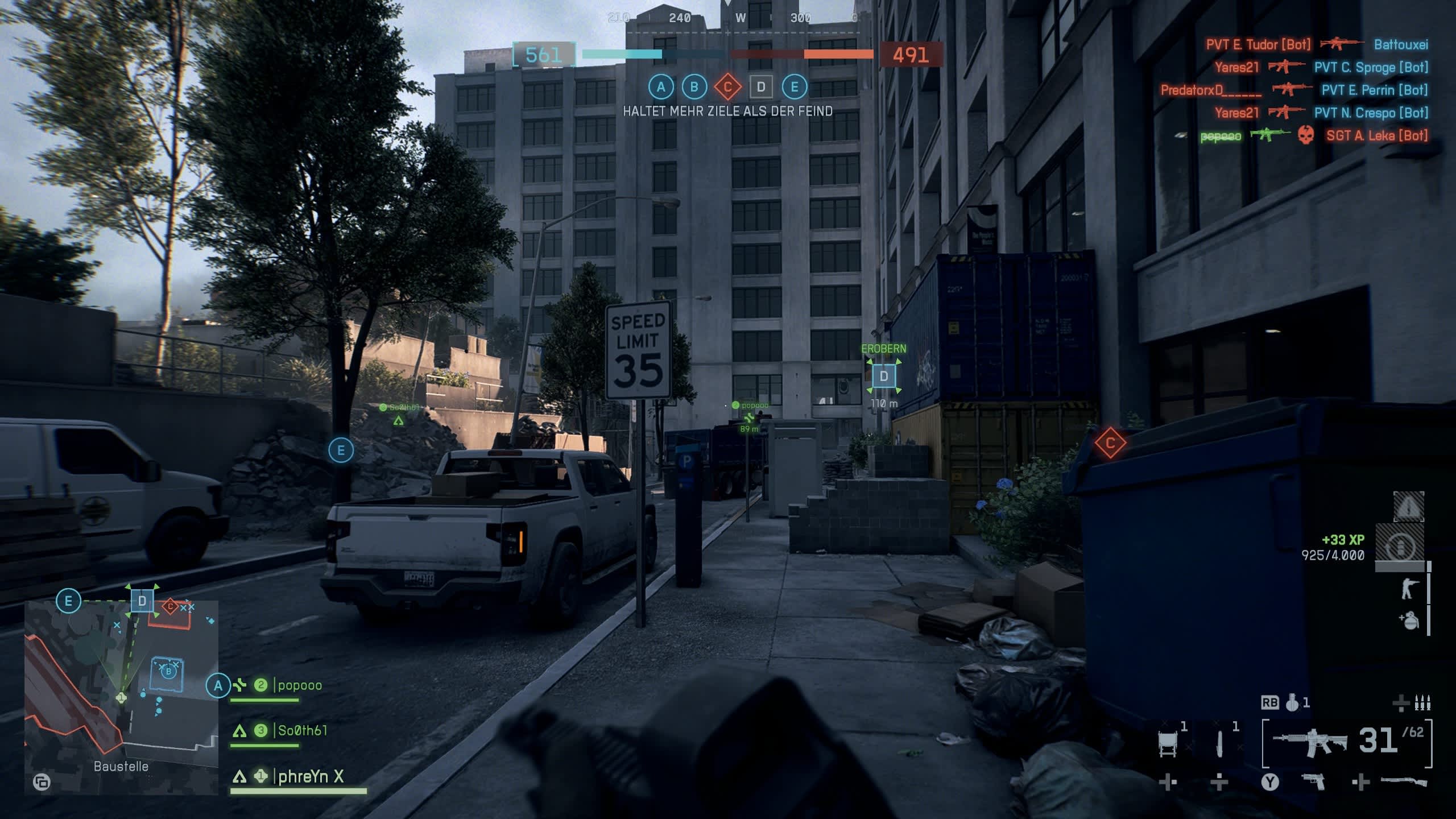Select the grenade icon beside the RB prompt
The width and height of the screenshot is (1456, 819).
click(1293, 703)
